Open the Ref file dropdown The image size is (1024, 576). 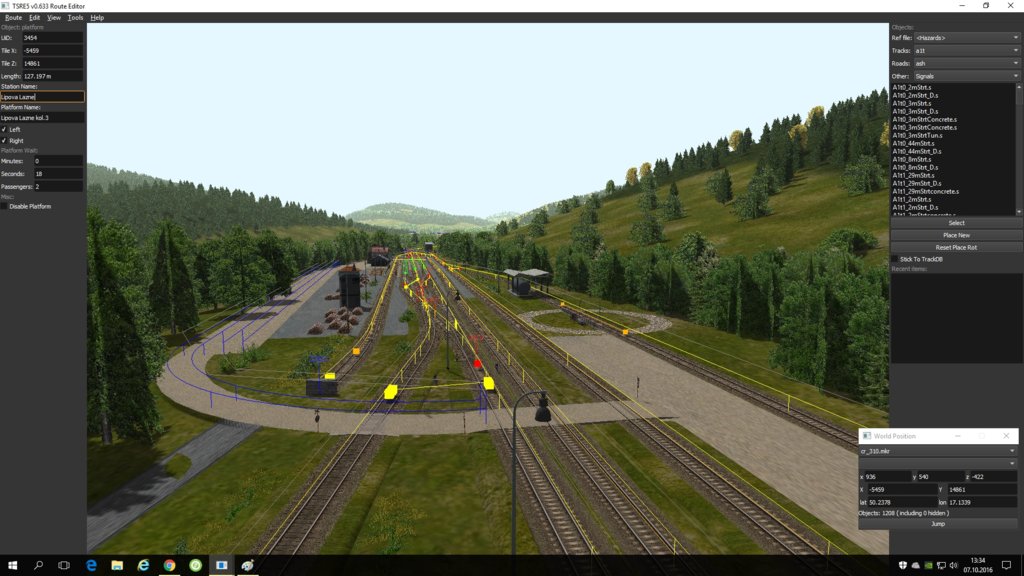point(966,38)
